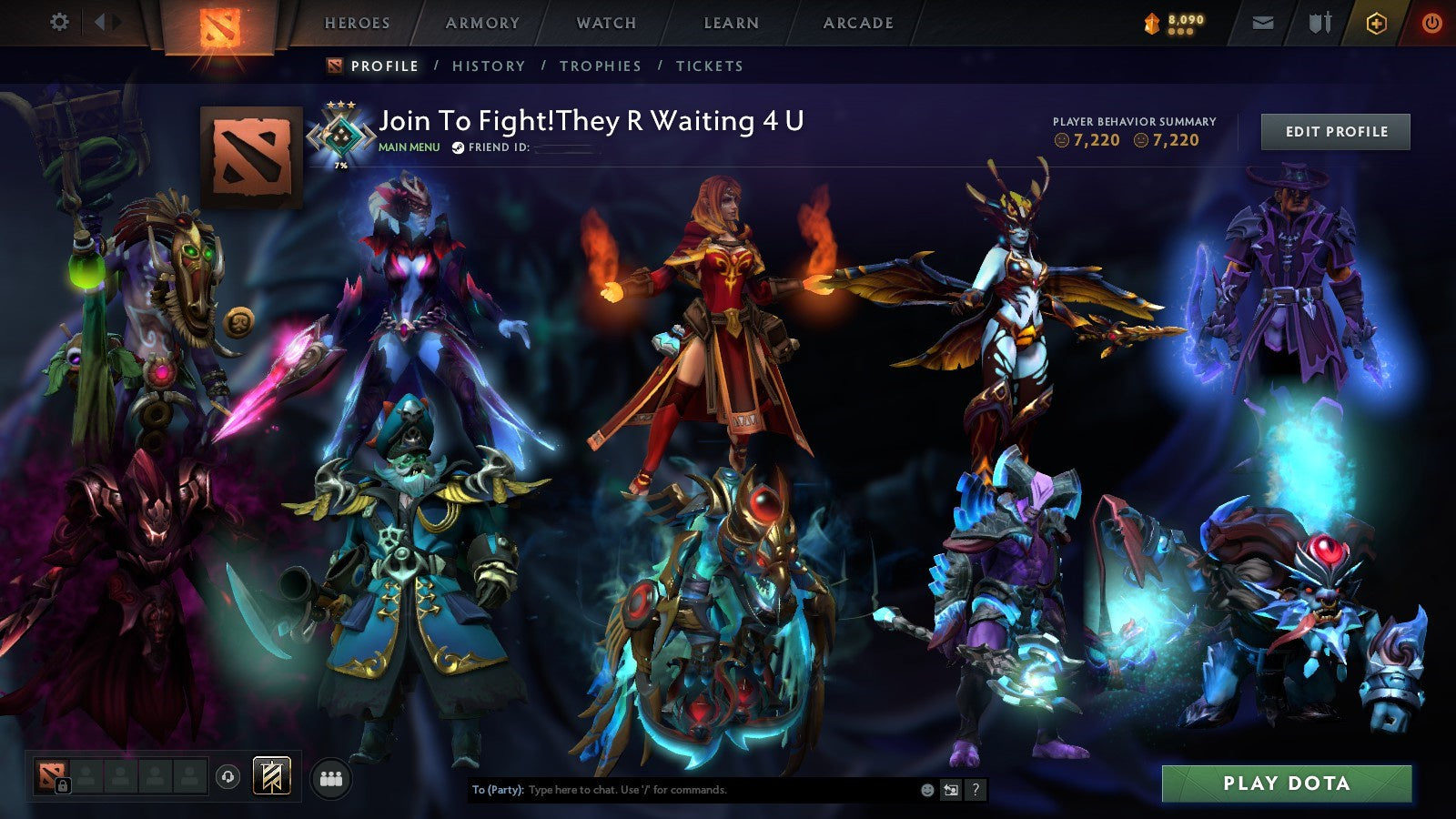
Task: Toggle the screenshot share option in chat
Action: pos(951,790)
